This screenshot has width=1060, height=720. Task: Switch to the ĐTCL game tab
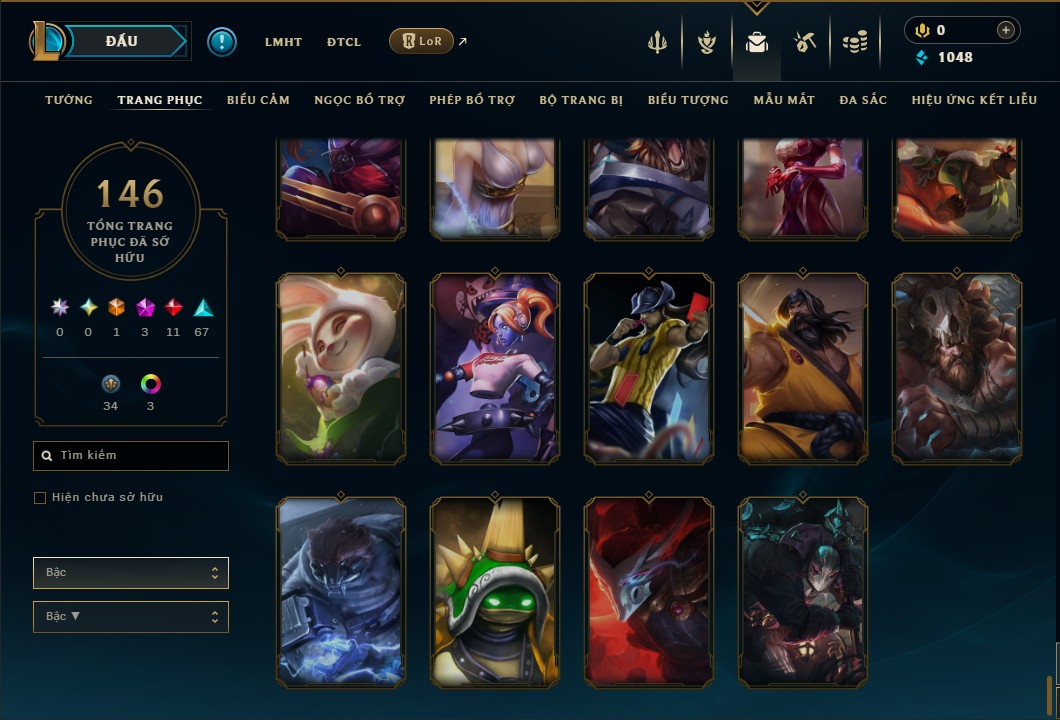[x=344, y=42]
